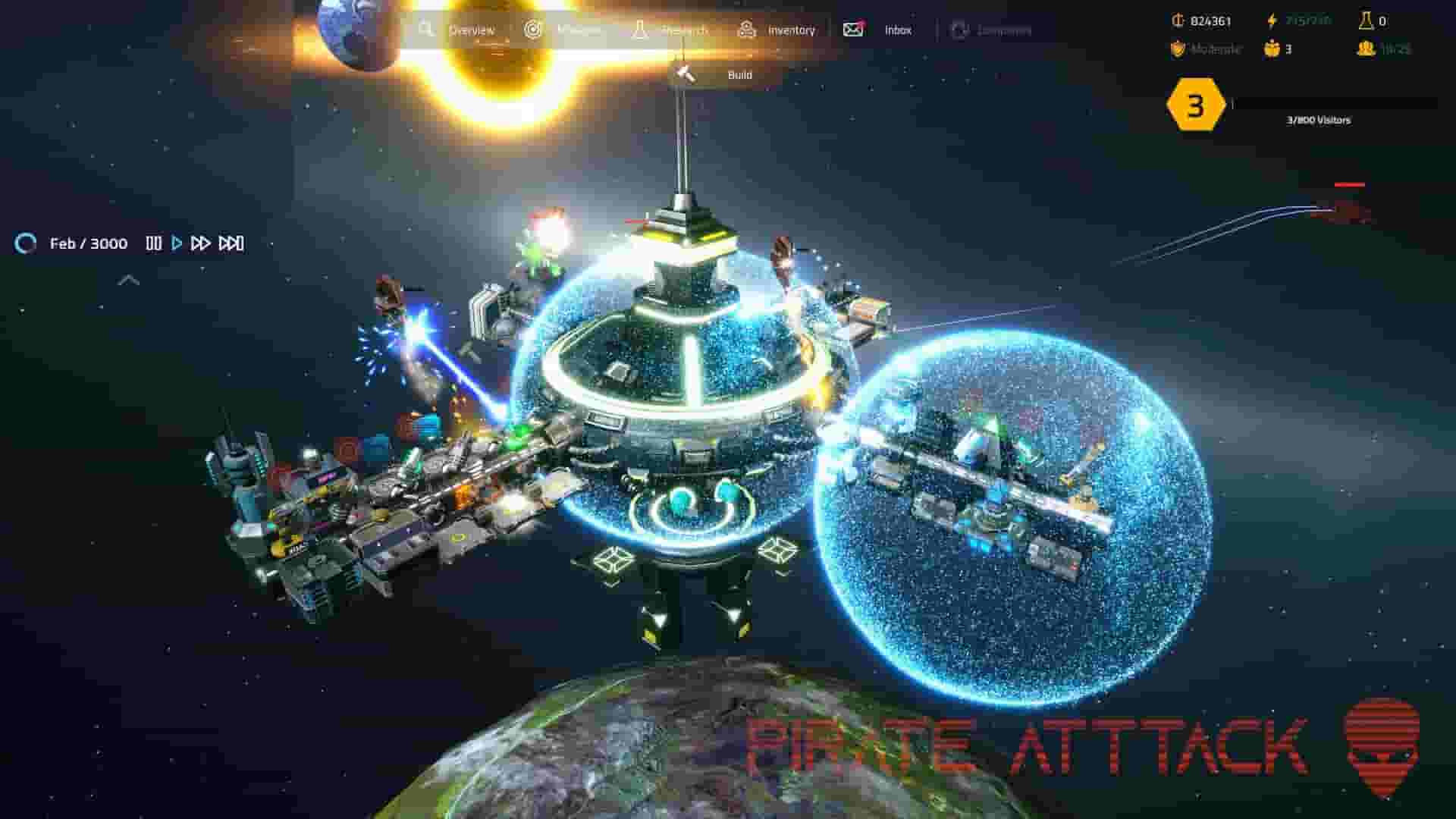
Task: Open the Build tool
Action: tap(739, 75)
